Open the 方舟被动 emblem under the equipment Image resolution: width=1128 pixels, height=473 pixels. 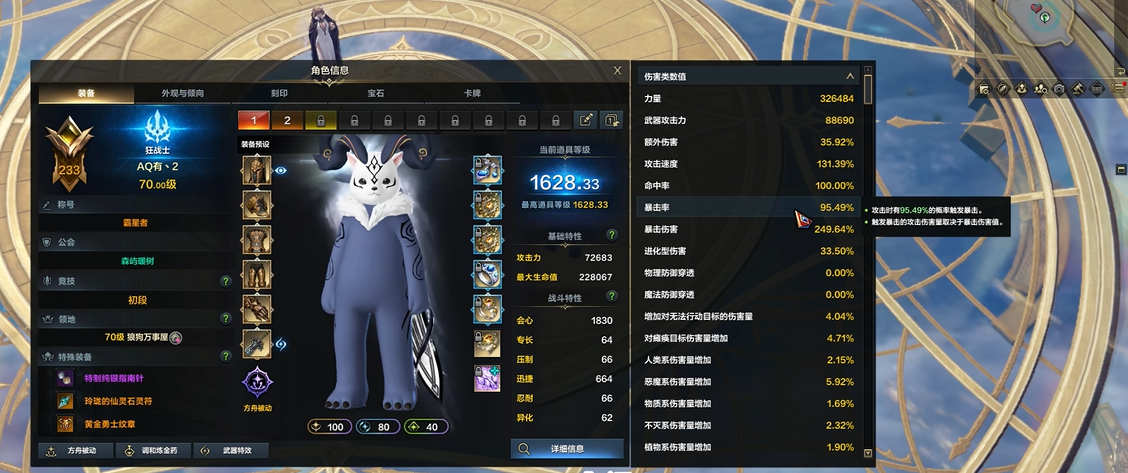coord(256,385)
